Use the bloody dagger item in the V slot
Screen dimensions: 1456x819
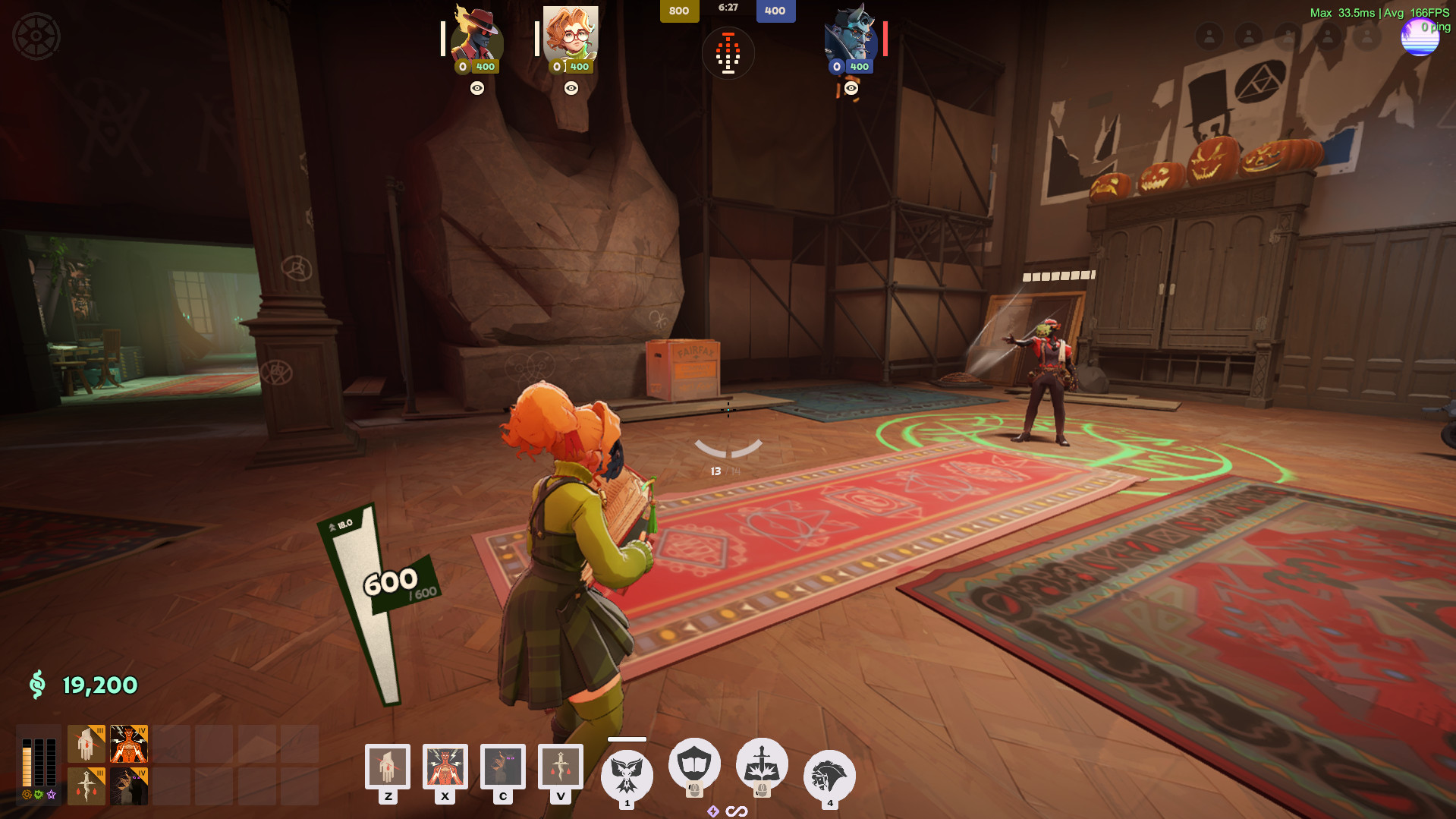560,767
